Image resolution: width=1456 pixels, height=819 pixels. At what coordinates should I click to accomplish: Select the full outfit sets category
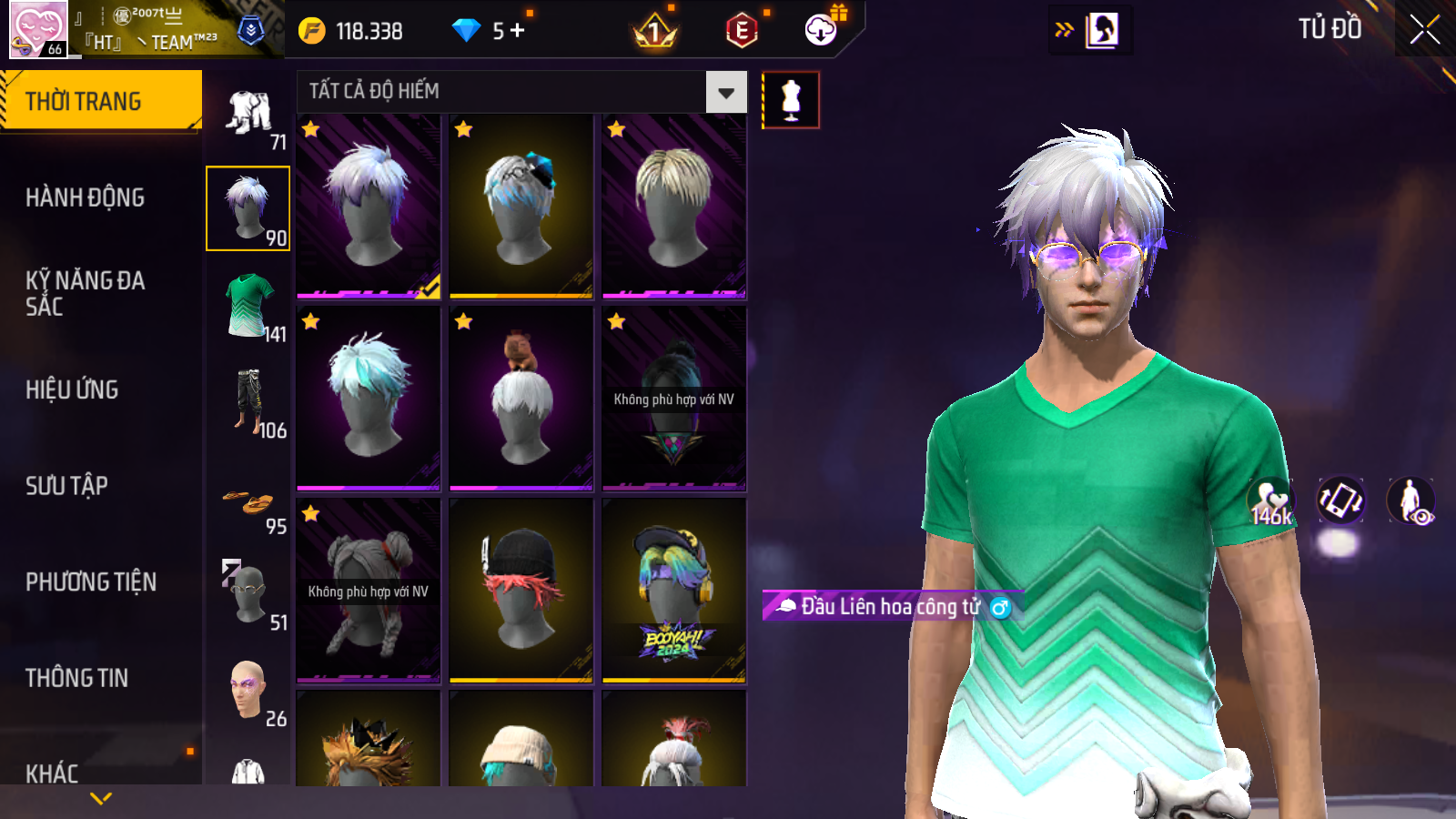[250, 114]
